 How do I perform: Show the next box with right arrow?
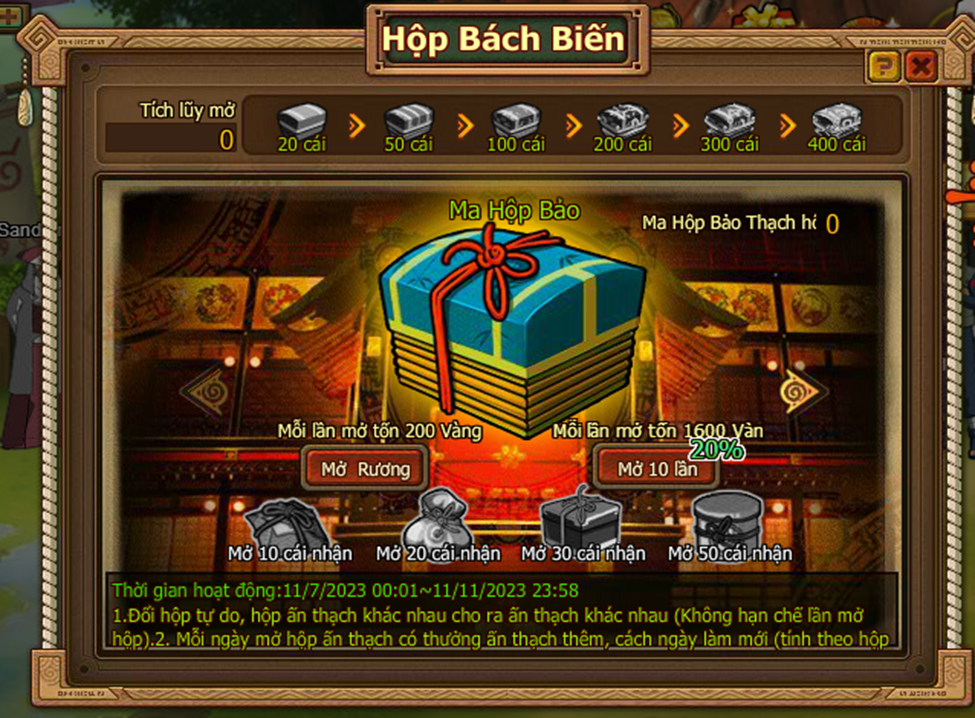click(800, 390)
